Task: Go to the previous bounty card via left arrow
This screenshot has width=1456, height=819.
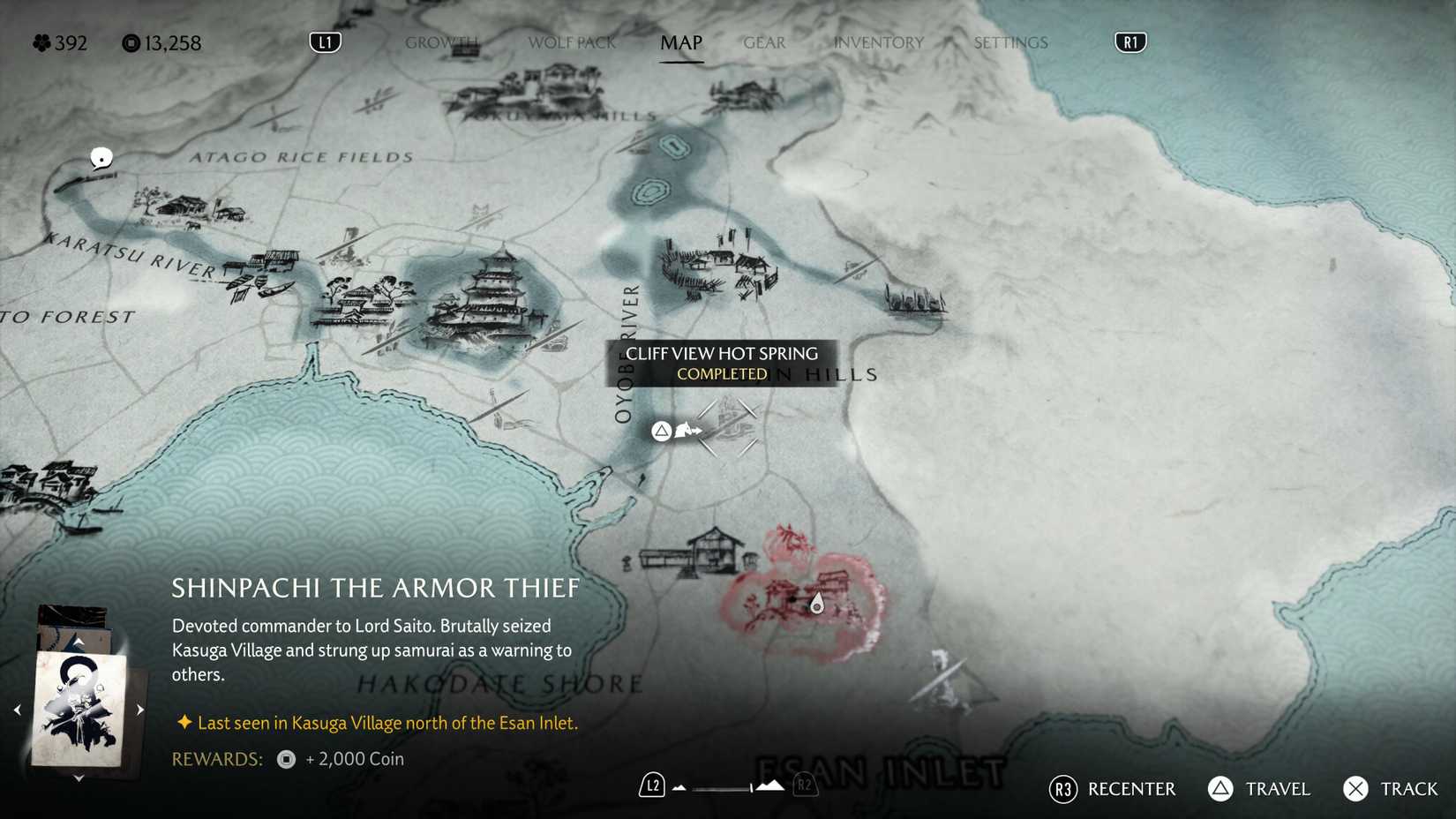Action: tap(15, 708)
